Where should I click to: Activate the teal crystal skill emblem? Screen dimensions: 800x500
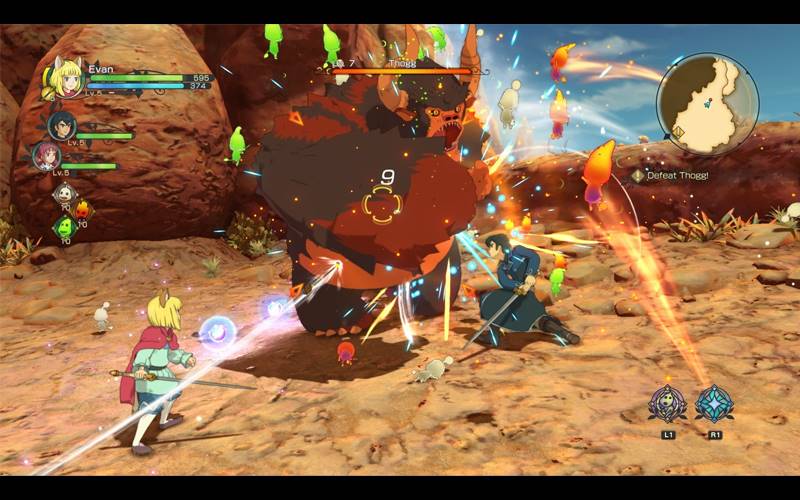(714, 404)
